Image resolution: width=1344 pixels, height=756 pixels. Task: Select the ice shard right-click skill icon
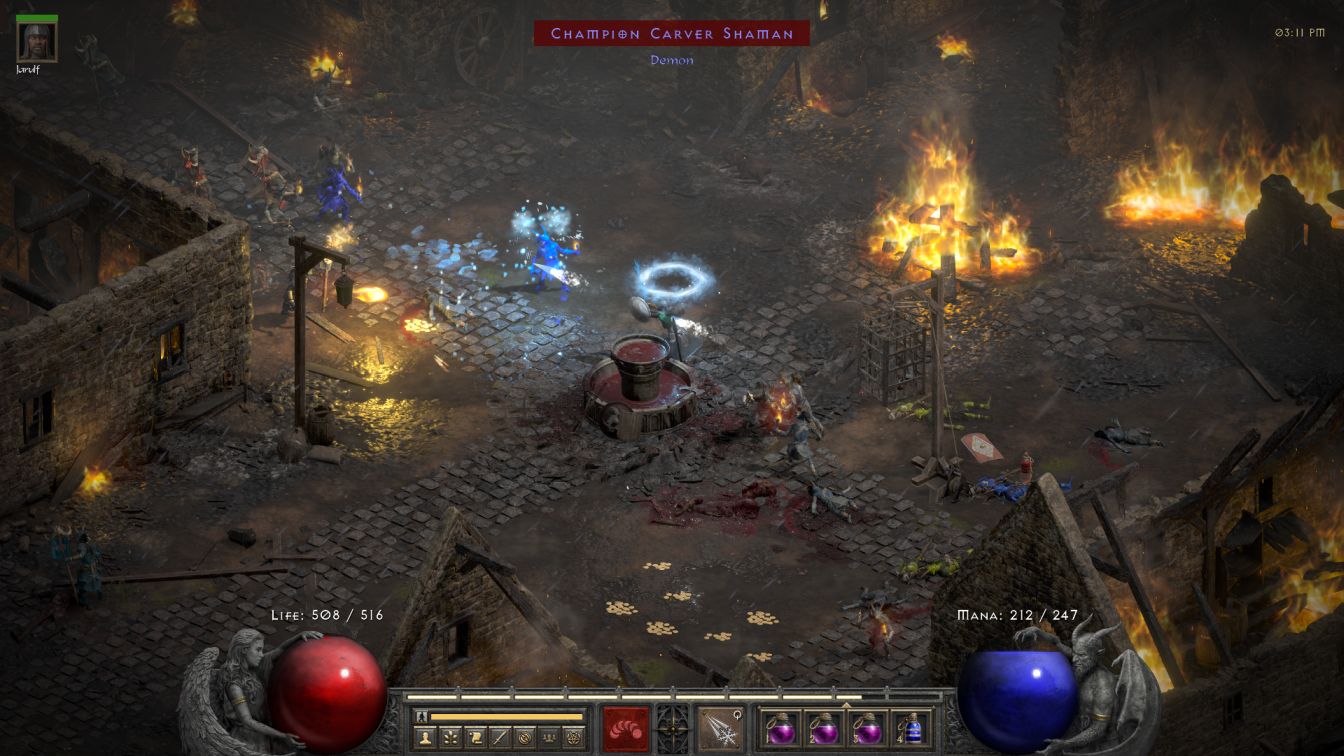pos(720,728)
